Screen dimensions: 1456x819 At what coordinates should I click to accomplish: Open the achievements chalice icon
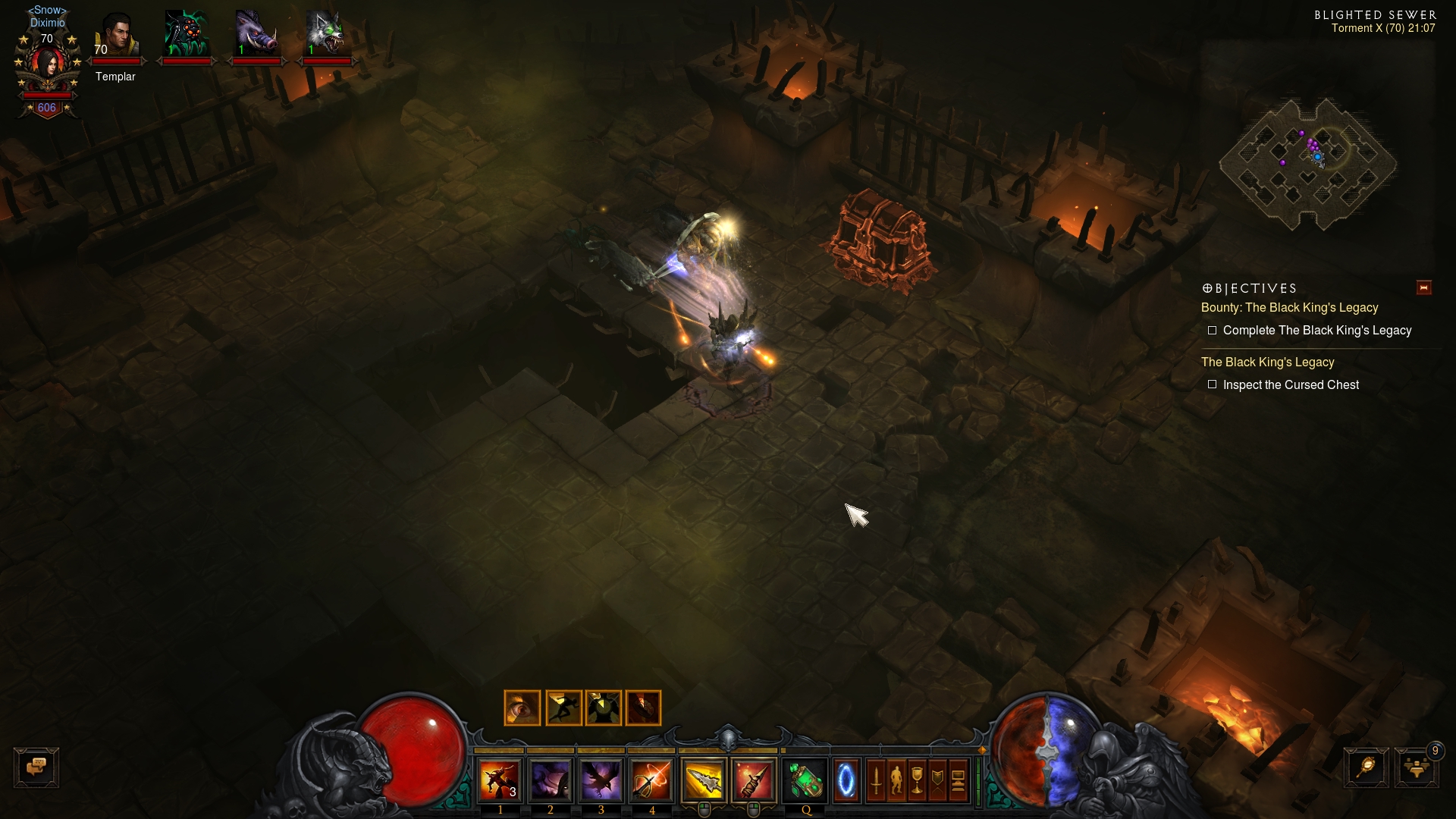(x=917, y=780)
